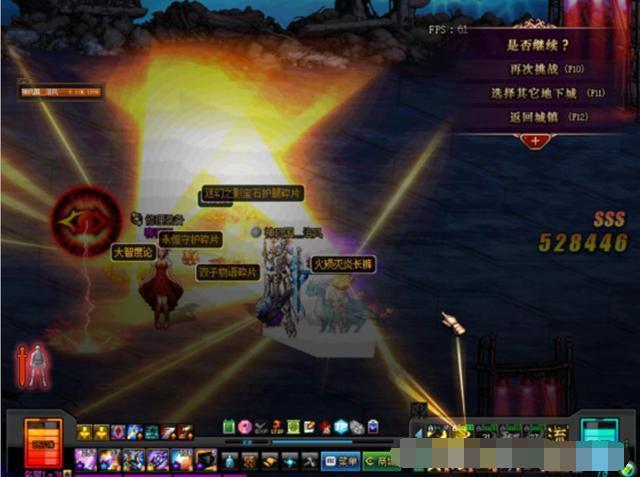Pick up the 永恒守护碎片 item label
This screenshot has height=477, width=640.
191,240
